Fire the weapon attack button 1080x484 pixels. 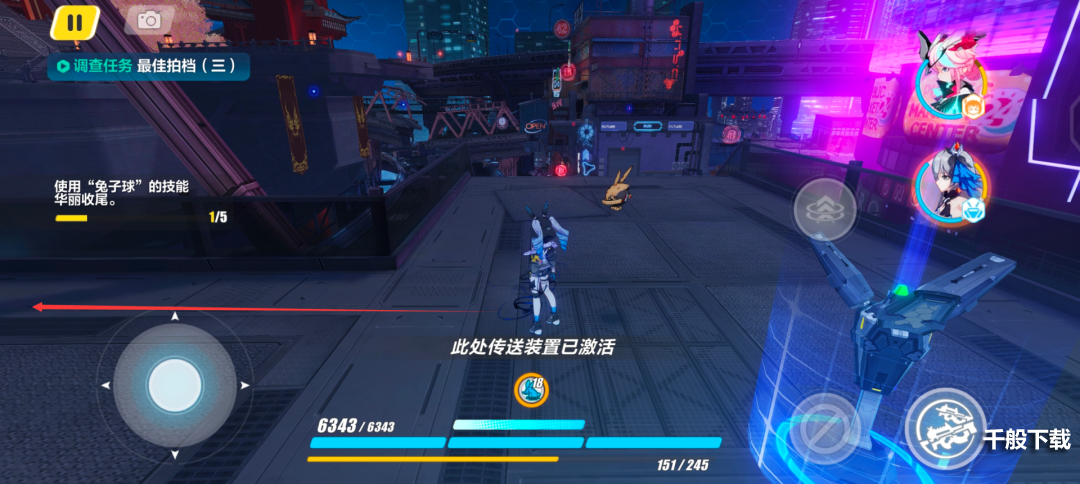click(x=945, y=427)
